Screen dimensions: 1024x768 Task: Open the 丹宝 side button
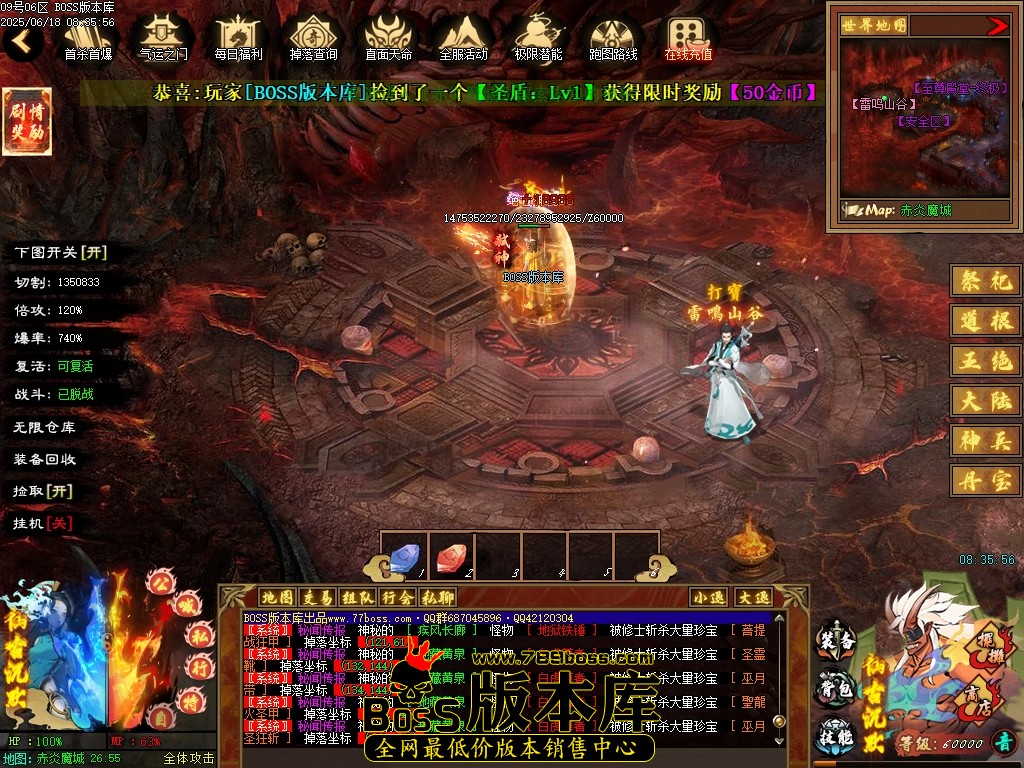(985, 480)
